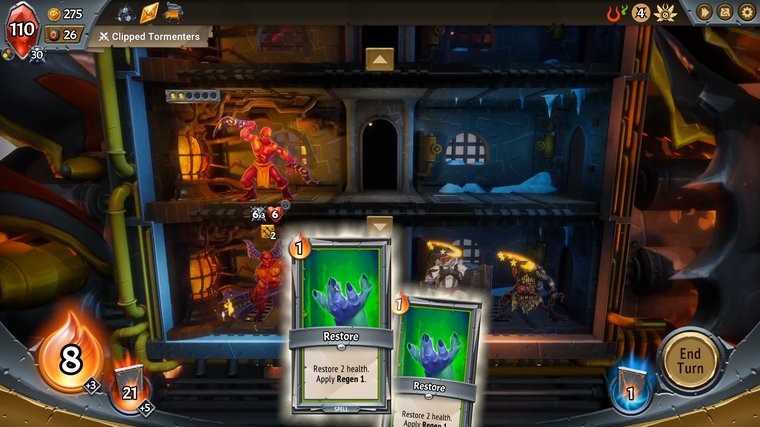
Task: Show the clan horns emblem details
Action: (x=617, y=13)
